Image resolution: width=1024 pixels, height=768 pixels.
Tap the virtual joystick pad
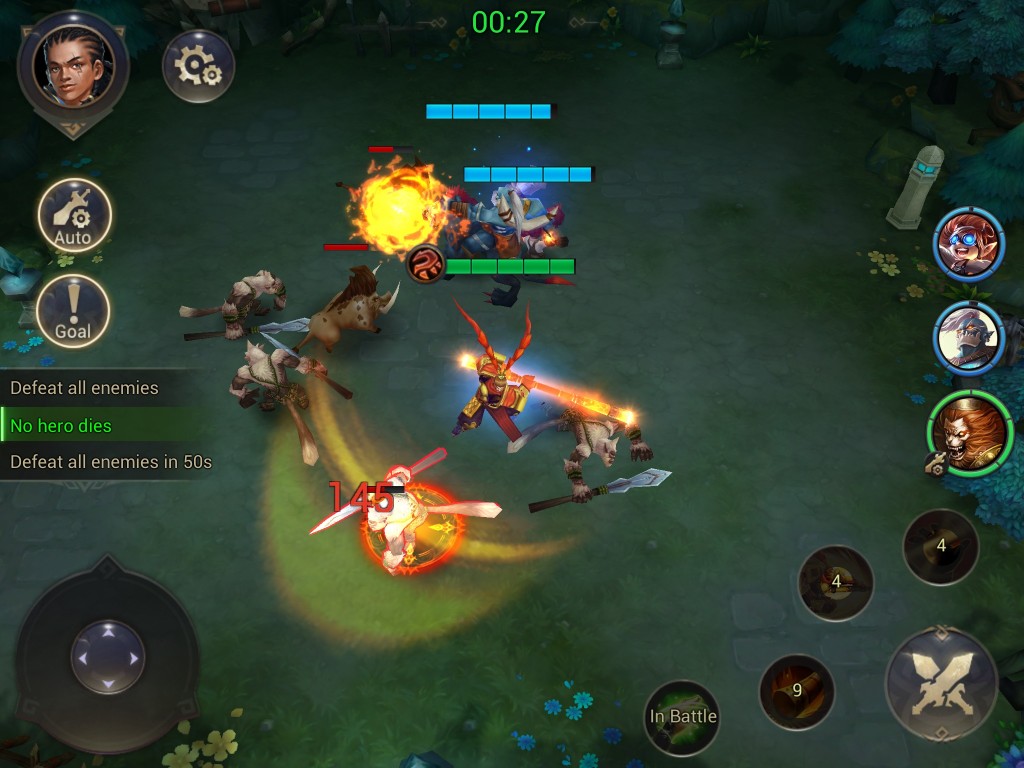(x=107, y=657)
